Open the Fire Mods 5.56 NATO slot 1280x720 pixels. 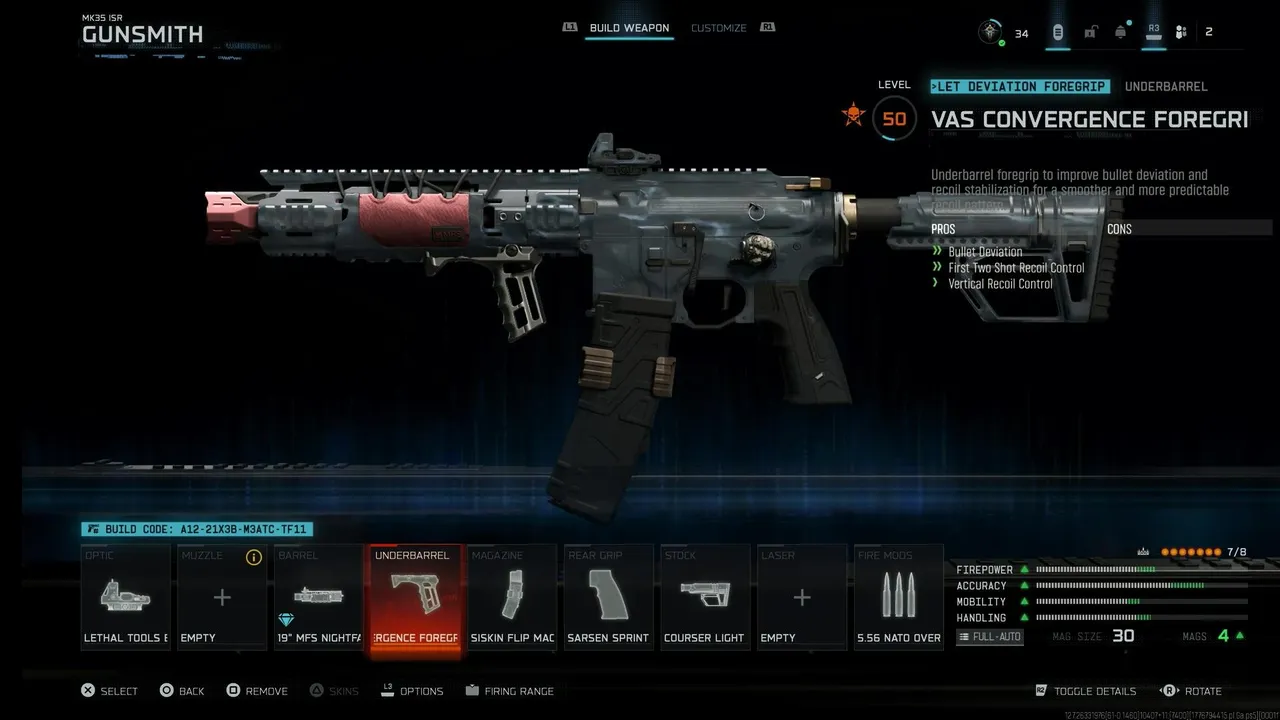click(898, 597)
